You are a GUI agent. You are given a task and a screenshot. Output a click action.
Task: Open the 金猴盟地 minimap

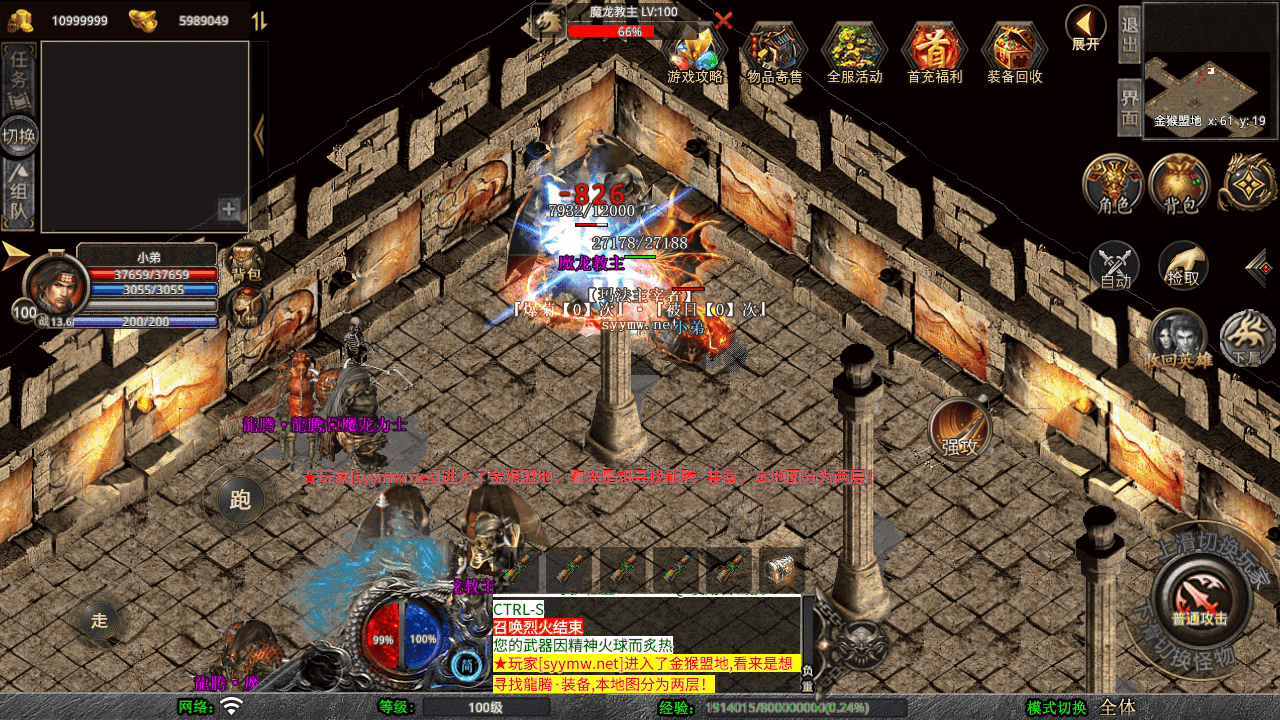click(x=1210, y=70)
